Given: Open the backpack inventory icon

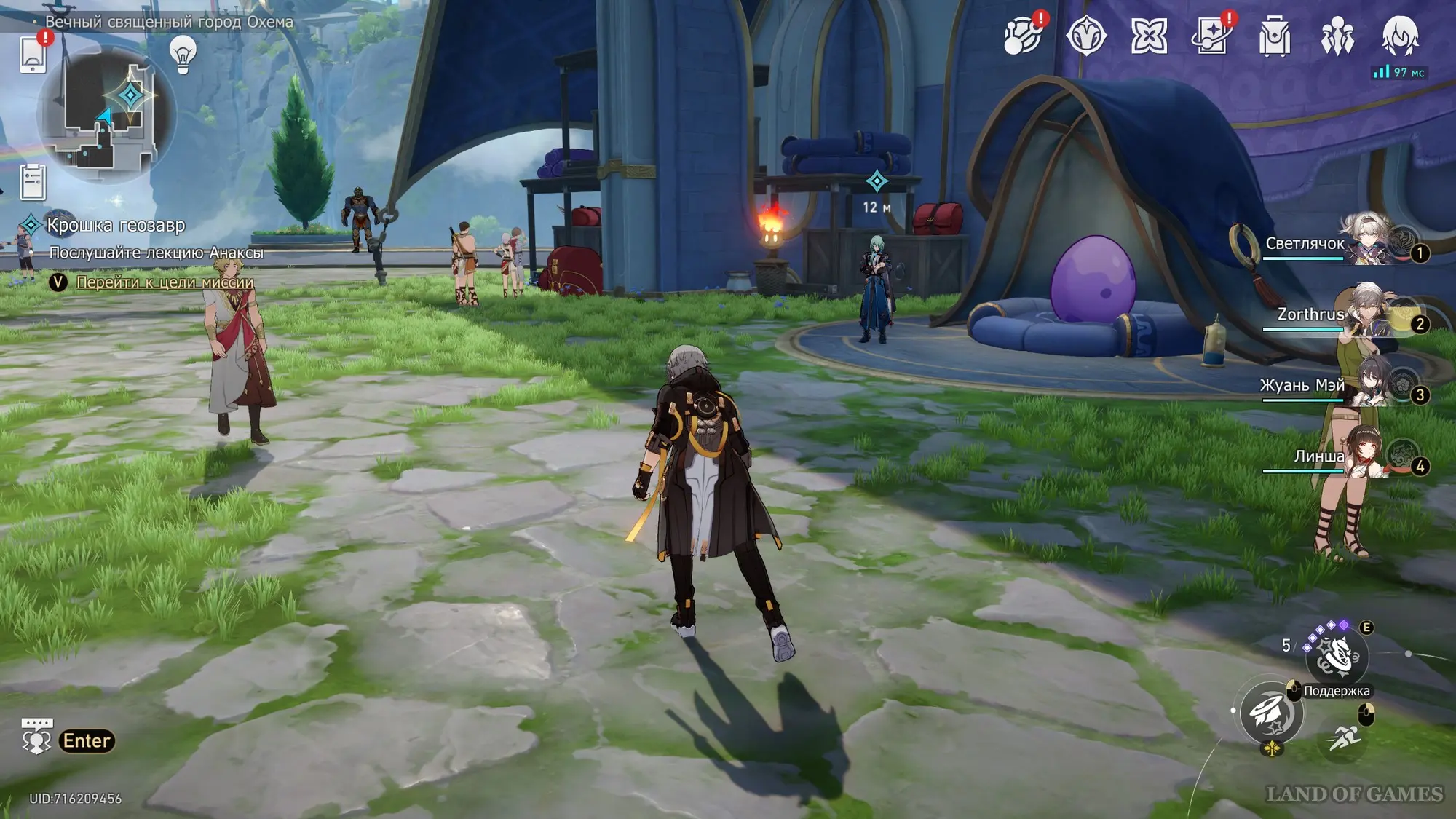Looking at the screenshot, I should [x=1275, y=36].
